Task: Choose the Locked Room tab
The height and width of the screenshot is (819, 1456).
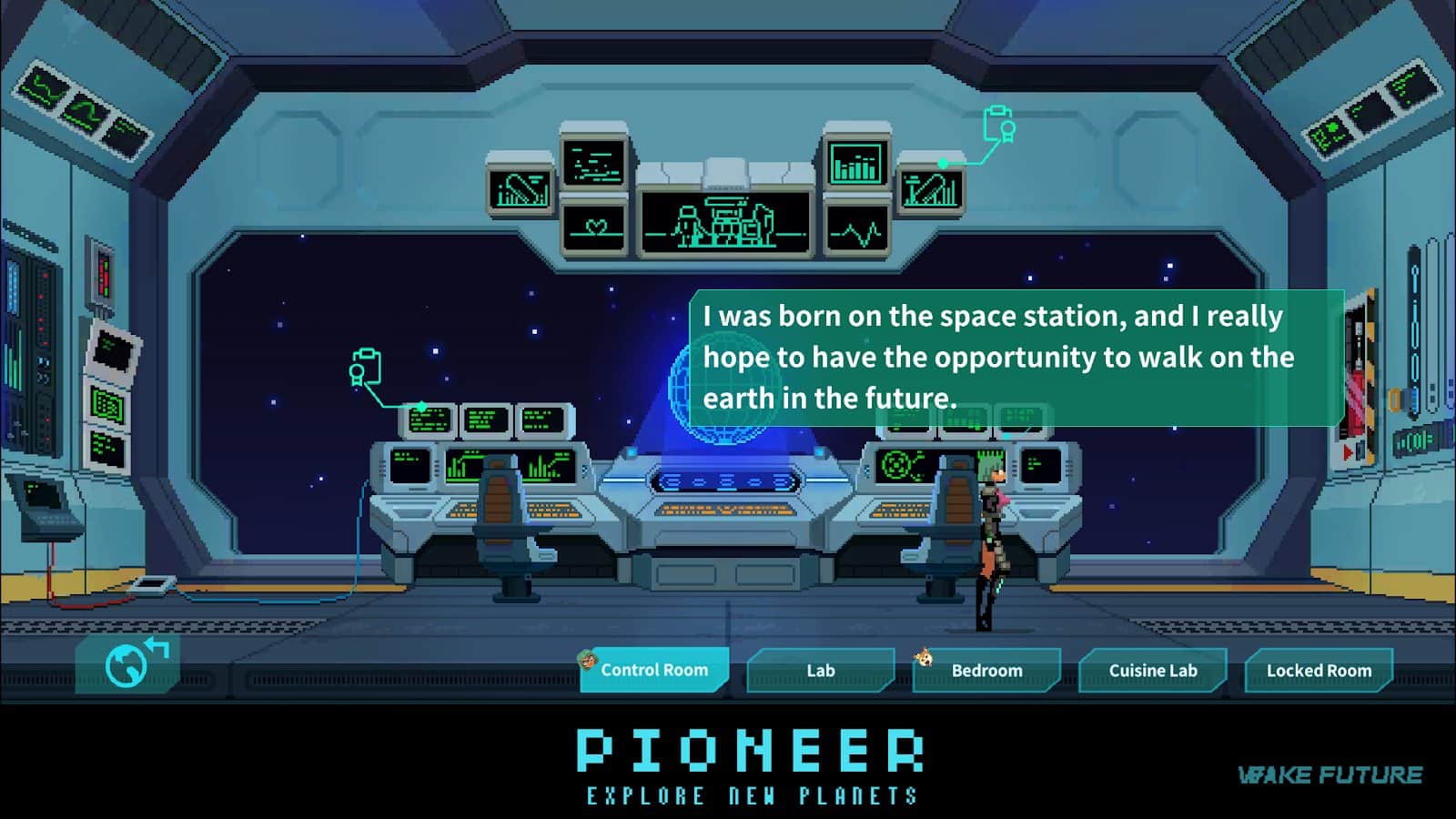Action: point(1319,671)
